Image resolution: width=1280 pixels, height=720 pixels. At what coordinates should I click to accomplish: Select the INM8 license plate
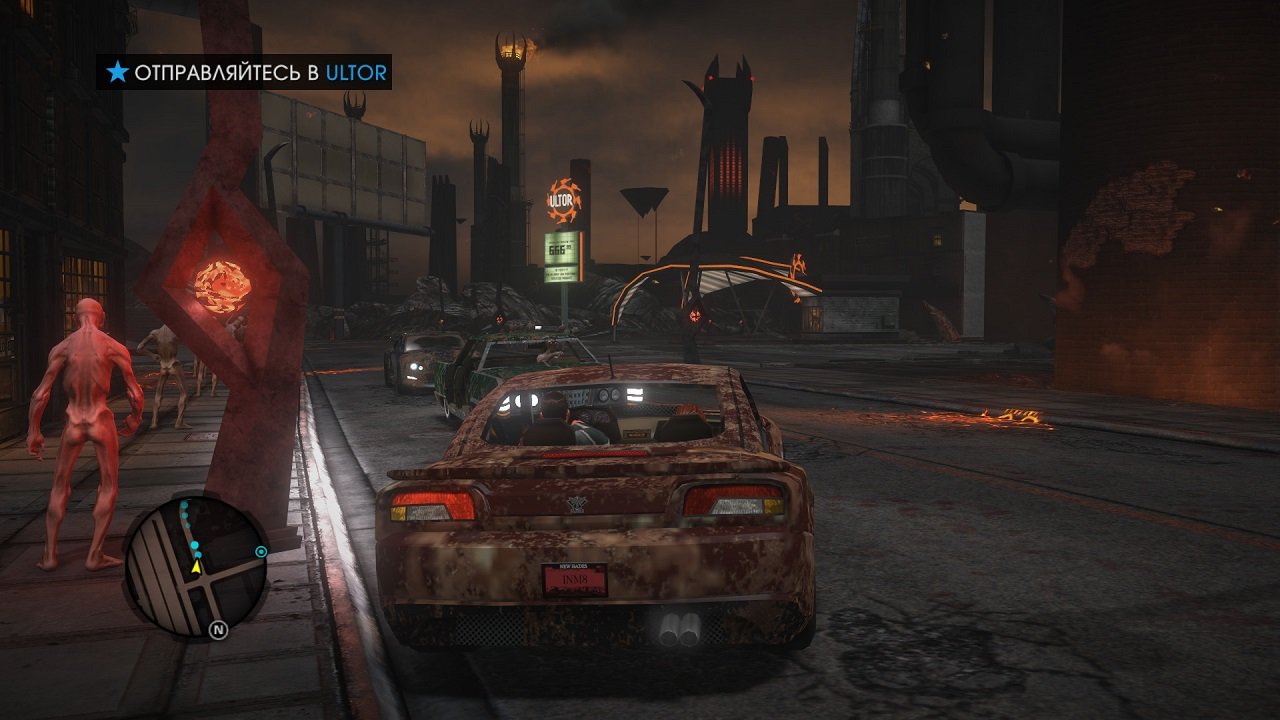click(x=576, y=579)
